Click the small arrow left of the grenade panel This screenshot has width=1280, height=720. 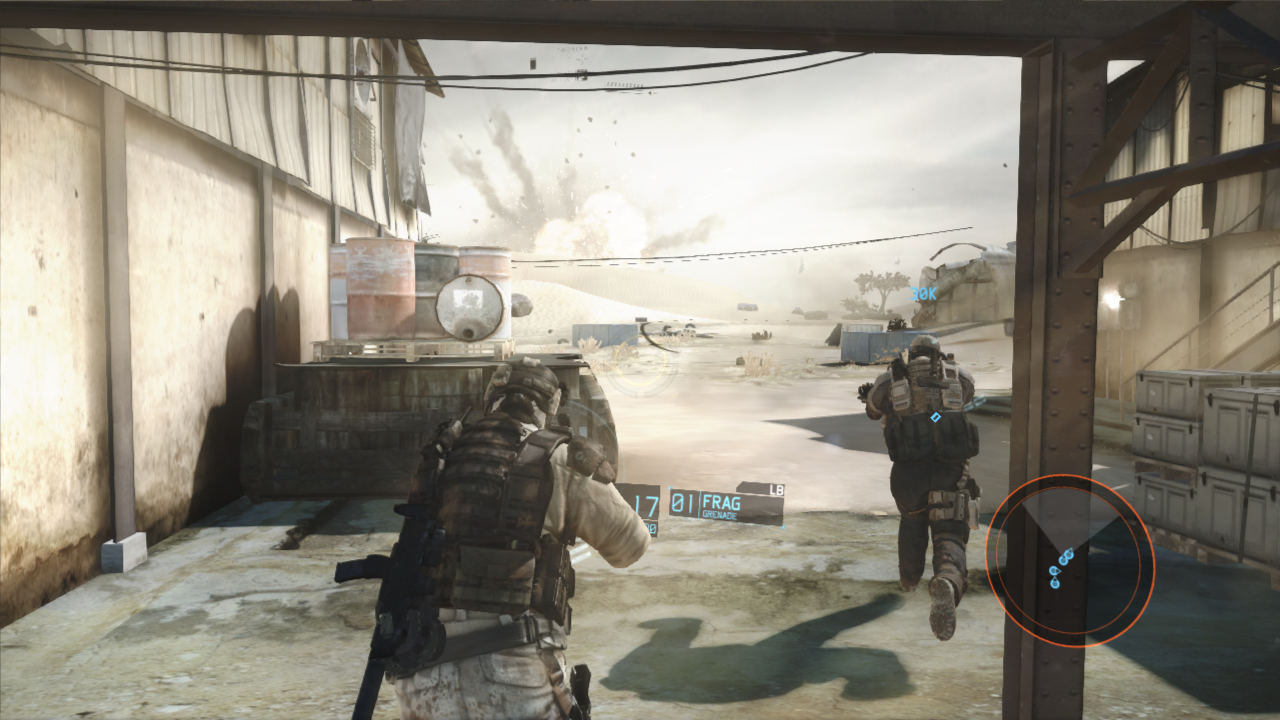670,488
